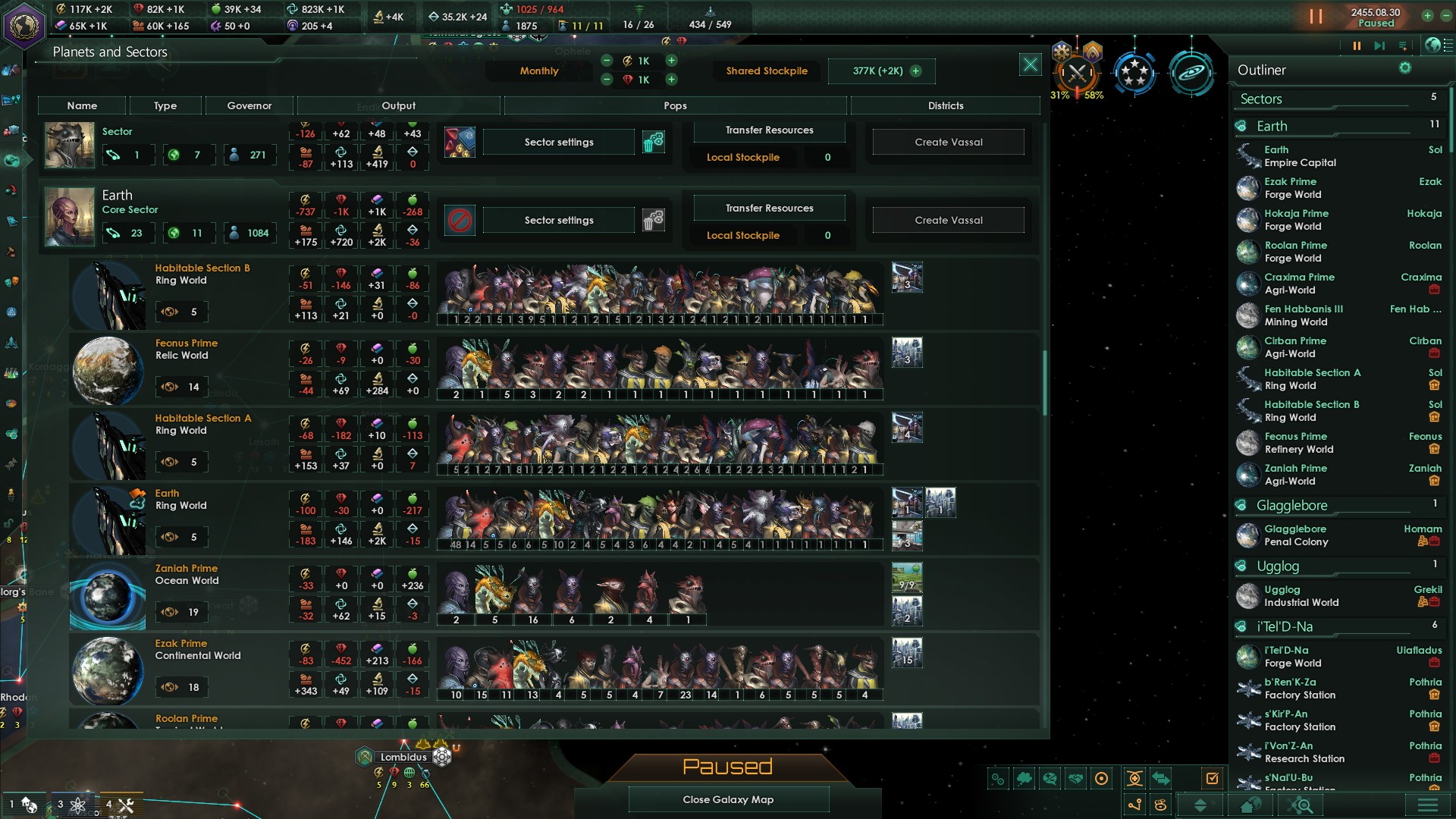1456x819 pixels.
Task: Sort the list by Governor column
Action: [x=249, y=106]
